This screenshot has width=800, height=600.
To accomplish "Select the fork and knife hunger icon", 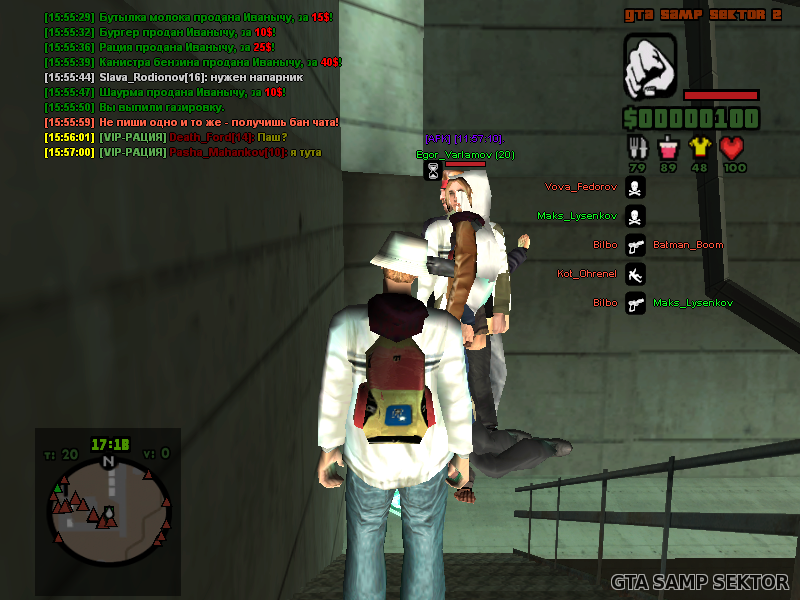I will [x=637, y=148].
